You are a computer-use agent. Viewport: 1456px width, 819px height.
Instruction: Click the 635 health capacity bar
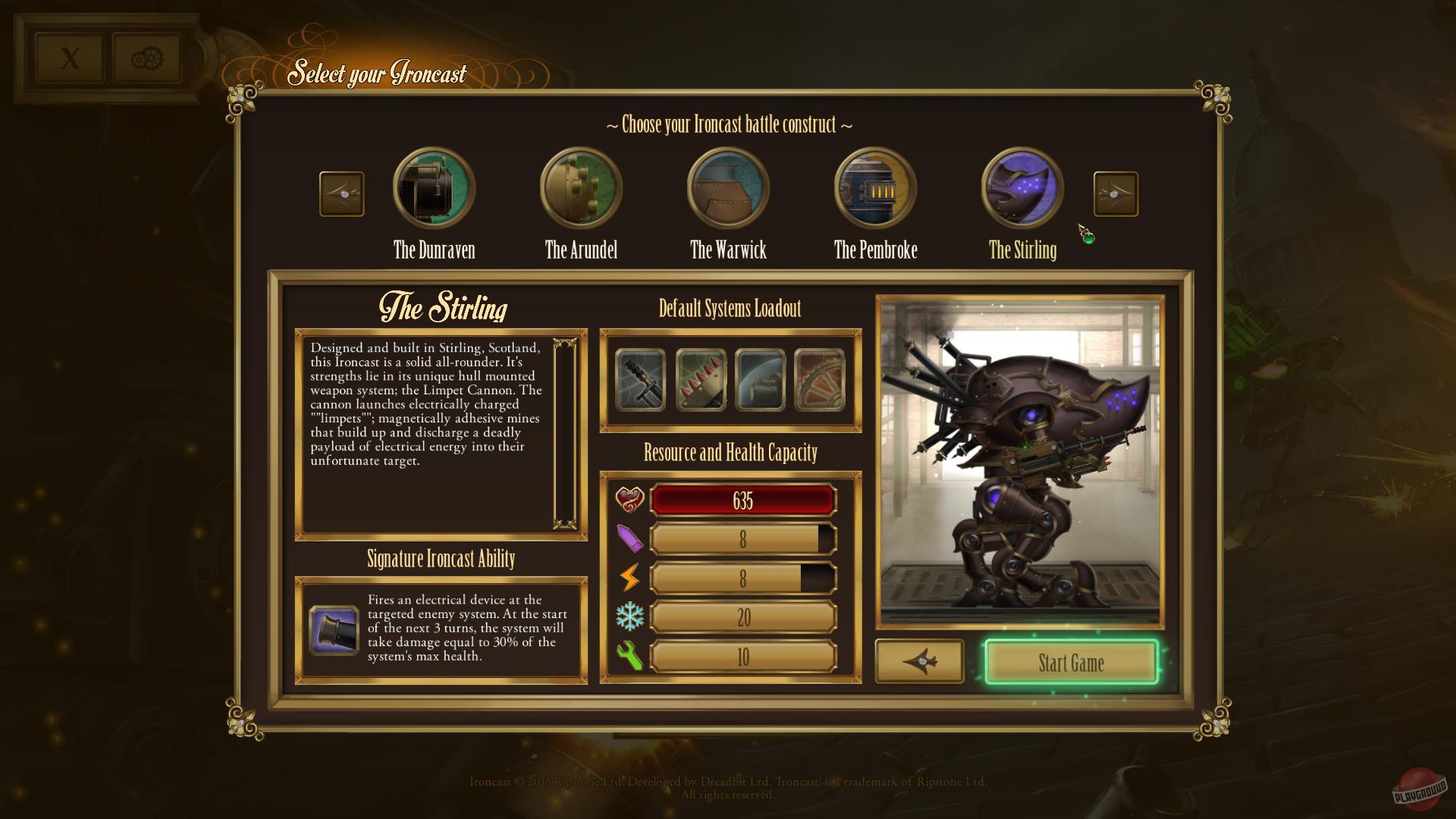pos(743,500)
